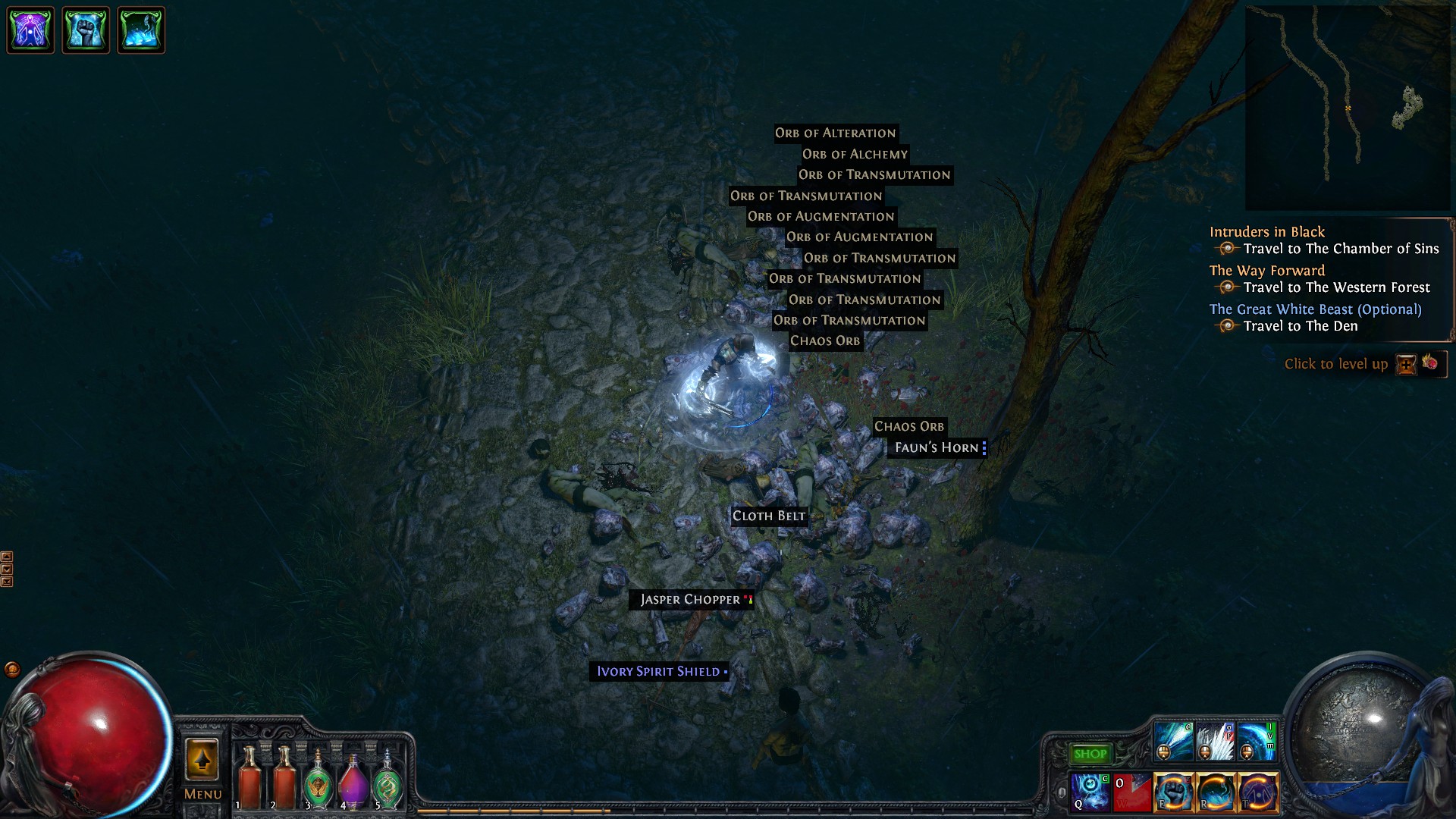Viewport: 1456px width, 819px height.
Task: Activate the blue fist aura skill on E
Action: click(1173, 792)
